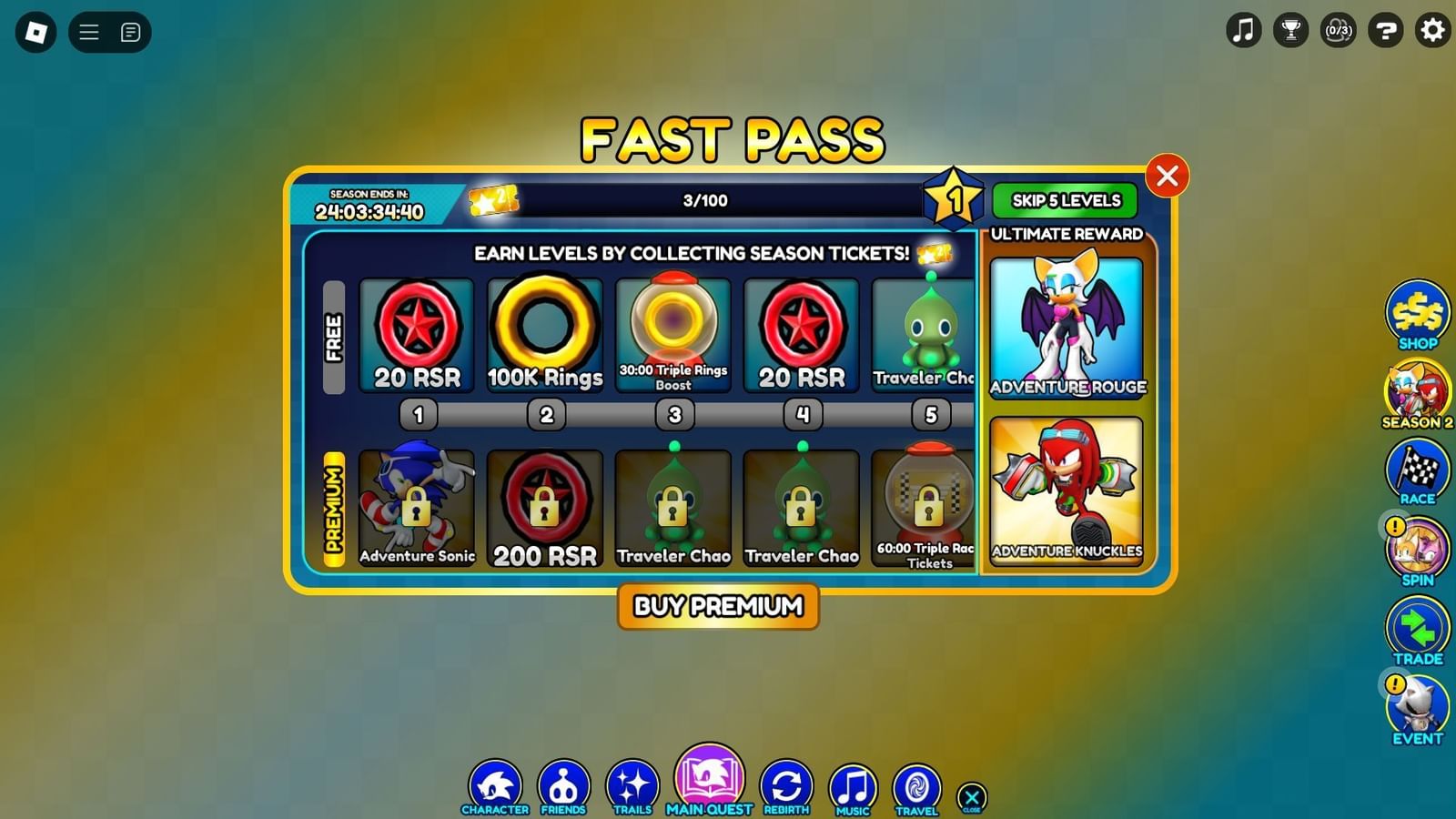Select the Race icon
Viewport: 1456px width, 819px height.
1418,470
